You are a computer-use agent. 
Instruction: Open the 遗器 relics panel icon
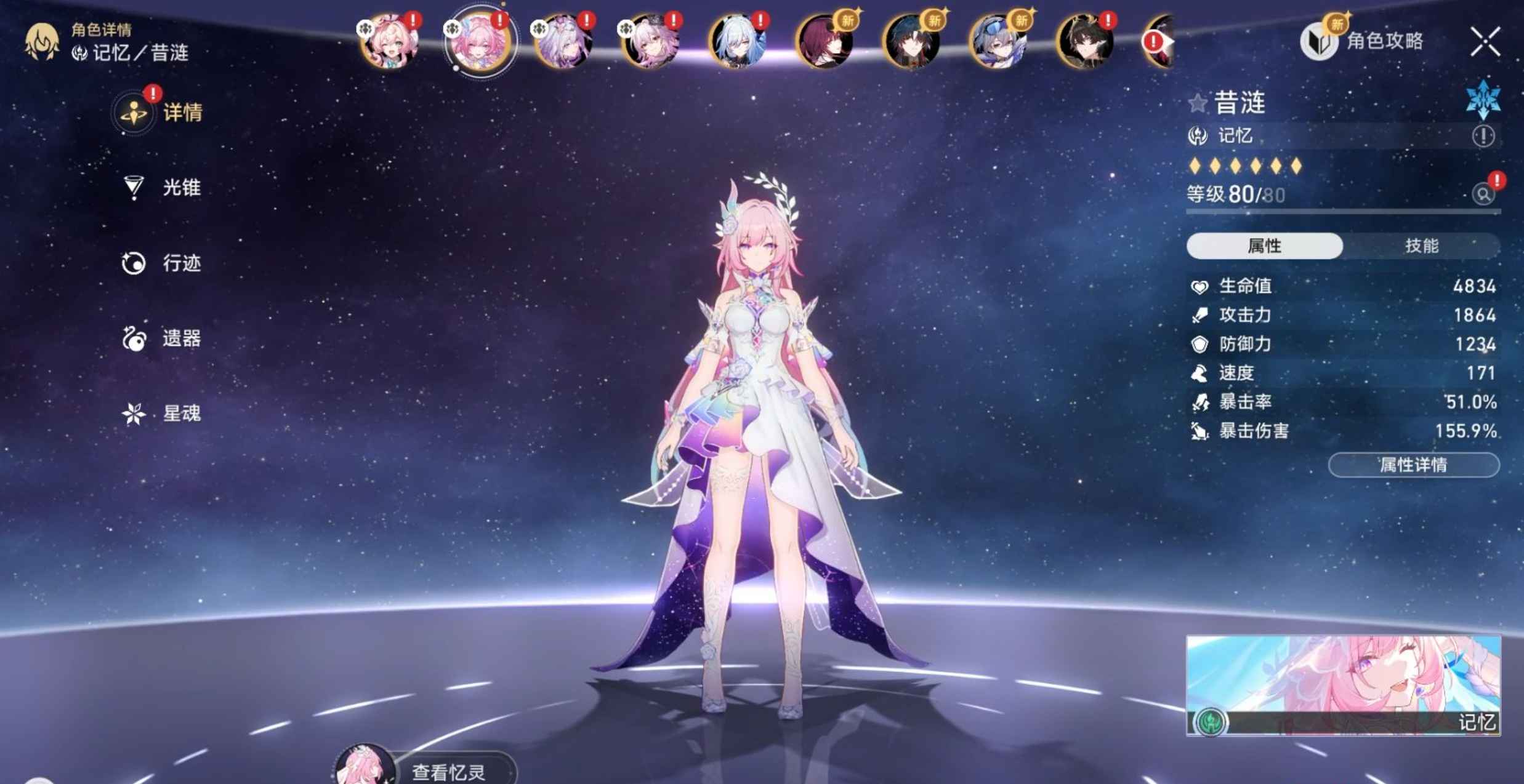tap(134, 338)
